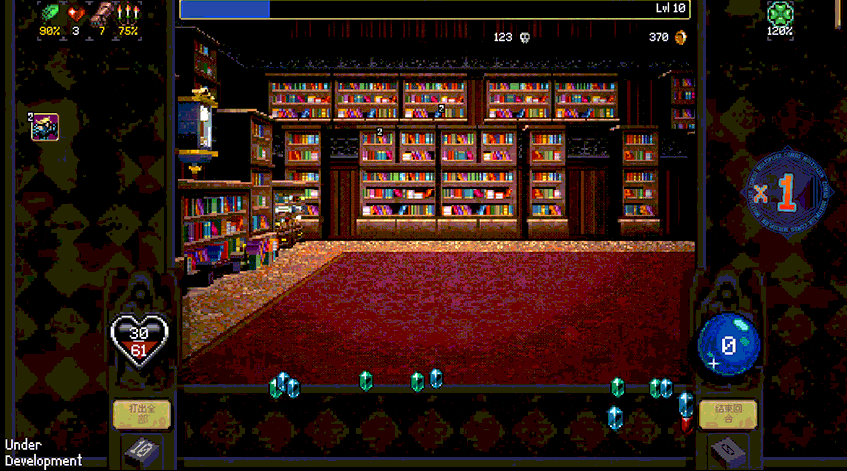Click the blue mana orb showing 0

tap(729, 345)
